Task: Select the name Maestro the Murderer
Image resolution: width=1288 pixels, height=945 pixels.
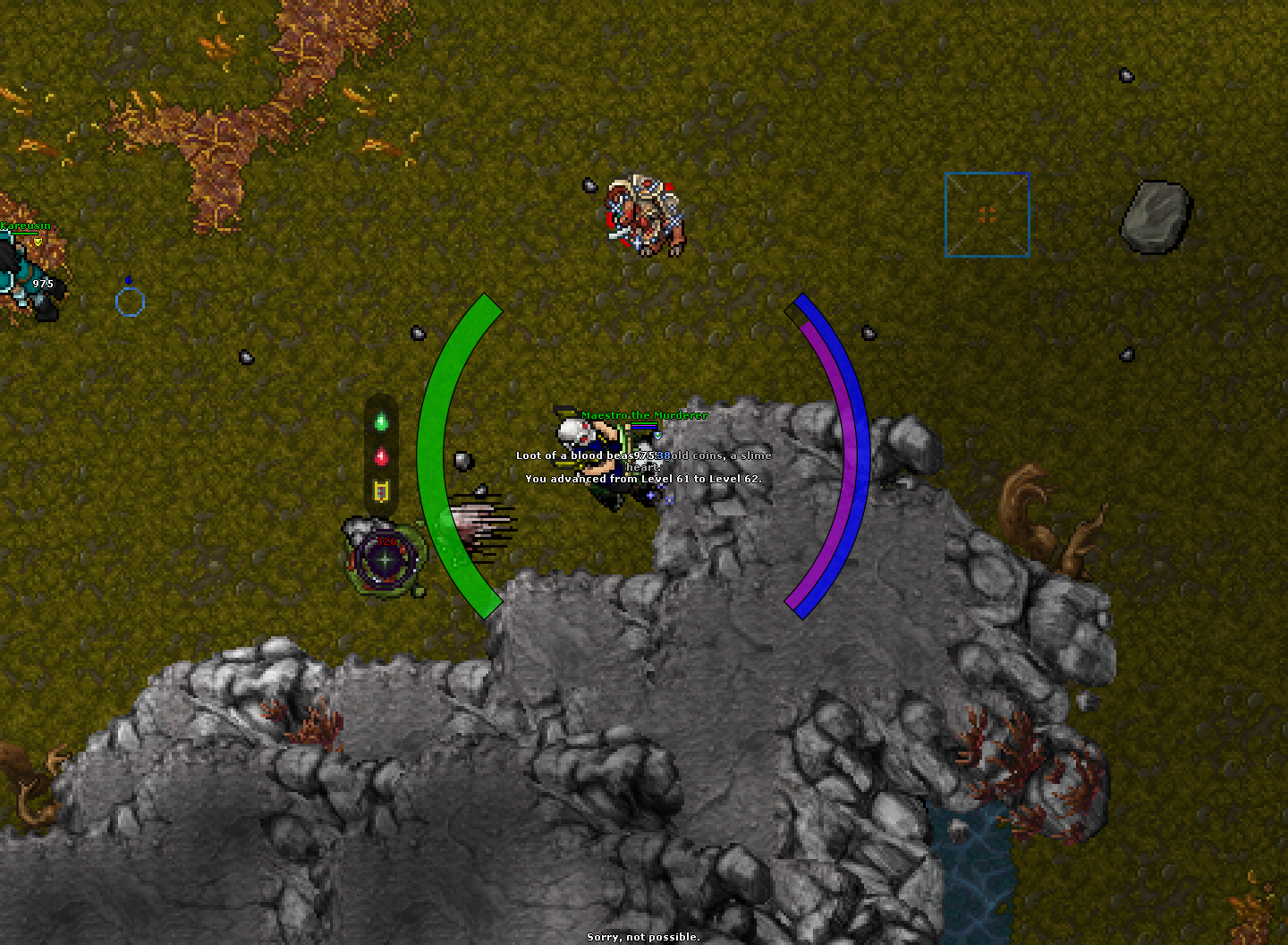Action: (x=642, y=415)
